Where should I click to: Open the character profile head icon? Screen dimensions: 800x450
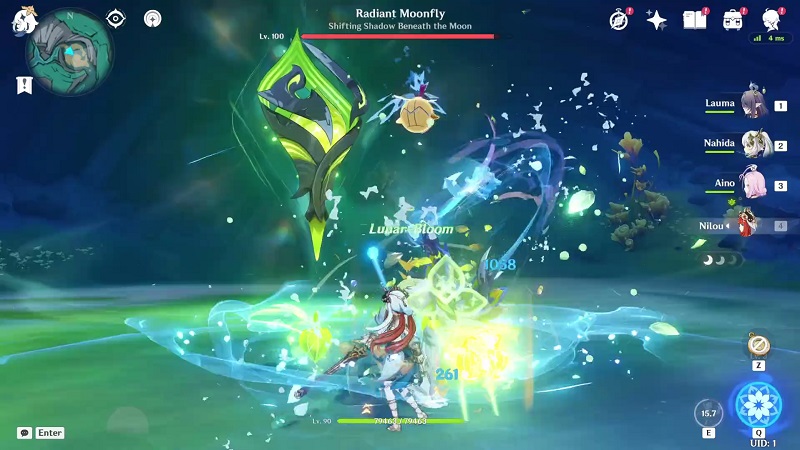pyautogui.click(x=771, y=20)
